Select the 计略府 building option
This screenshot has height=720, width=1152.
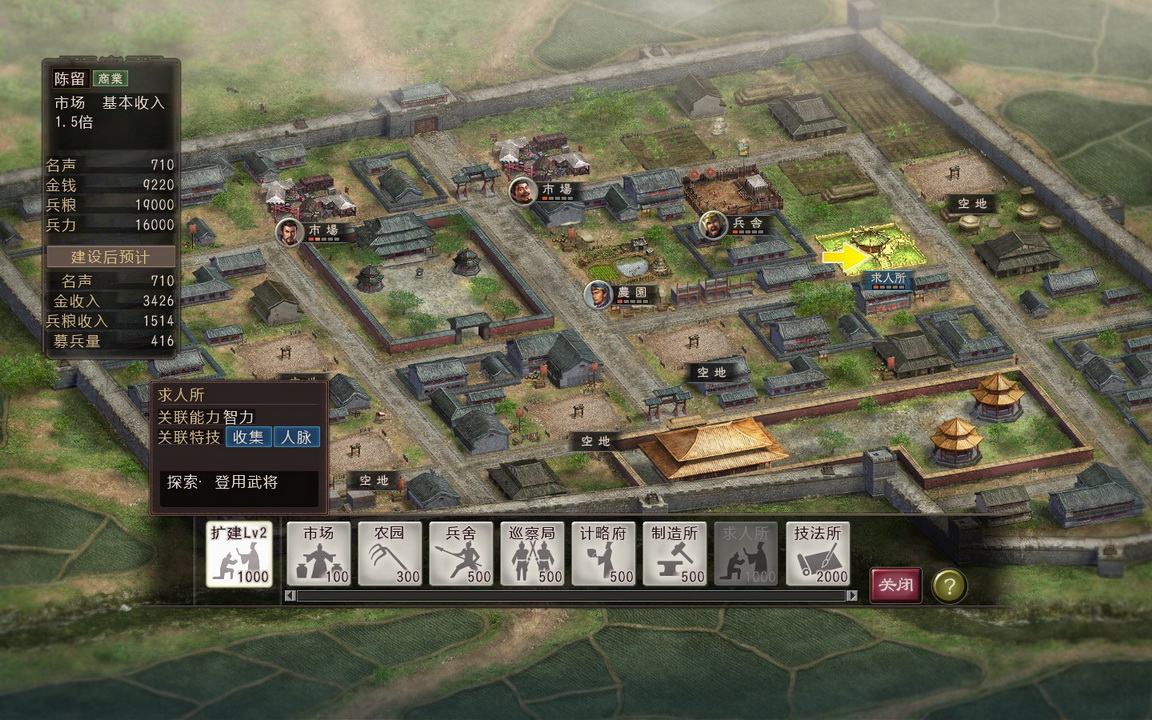click(x=603, y=554)
